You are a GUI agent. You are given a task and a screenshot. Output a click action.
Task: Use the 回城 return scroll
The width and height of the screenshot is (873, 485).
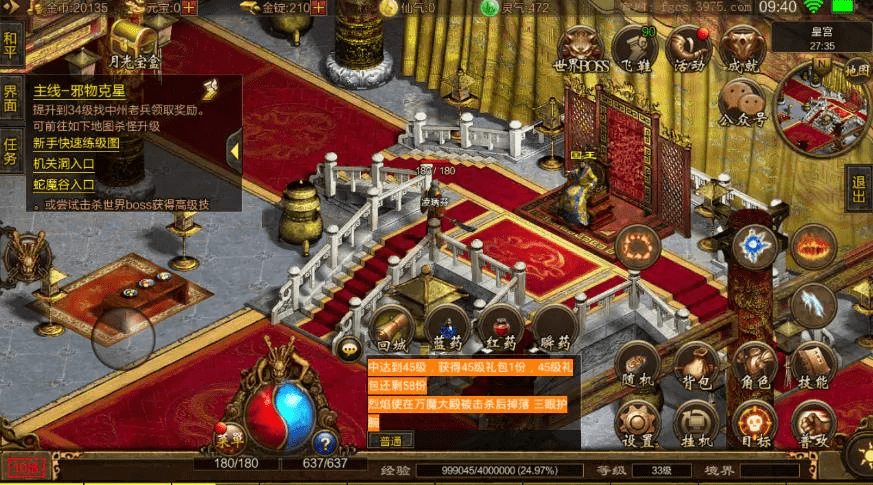[391, 327]
